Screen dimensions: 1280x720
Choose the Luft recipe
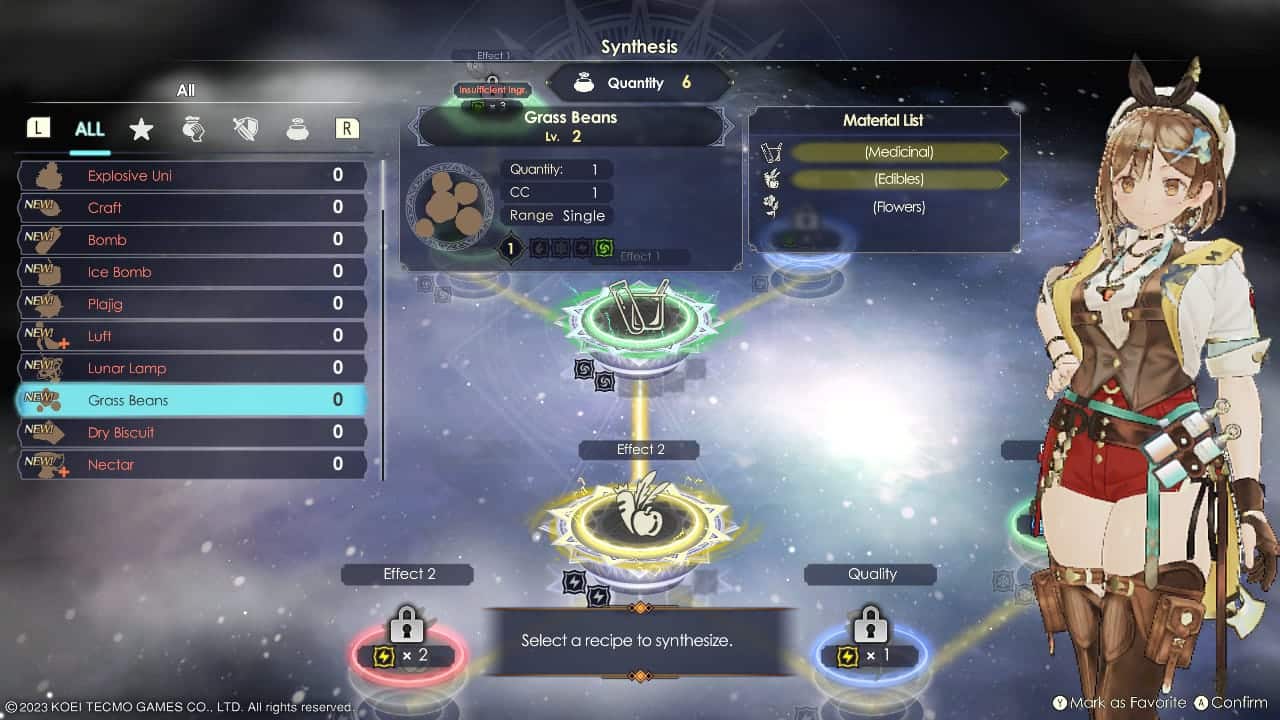tap(192, 336)
